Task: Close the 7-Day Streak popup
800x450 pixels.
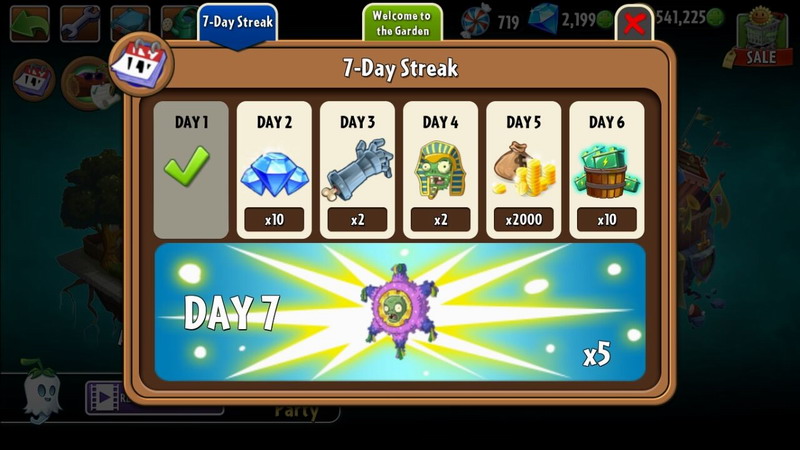Action: pyautogui.click(x=634, y=24)
